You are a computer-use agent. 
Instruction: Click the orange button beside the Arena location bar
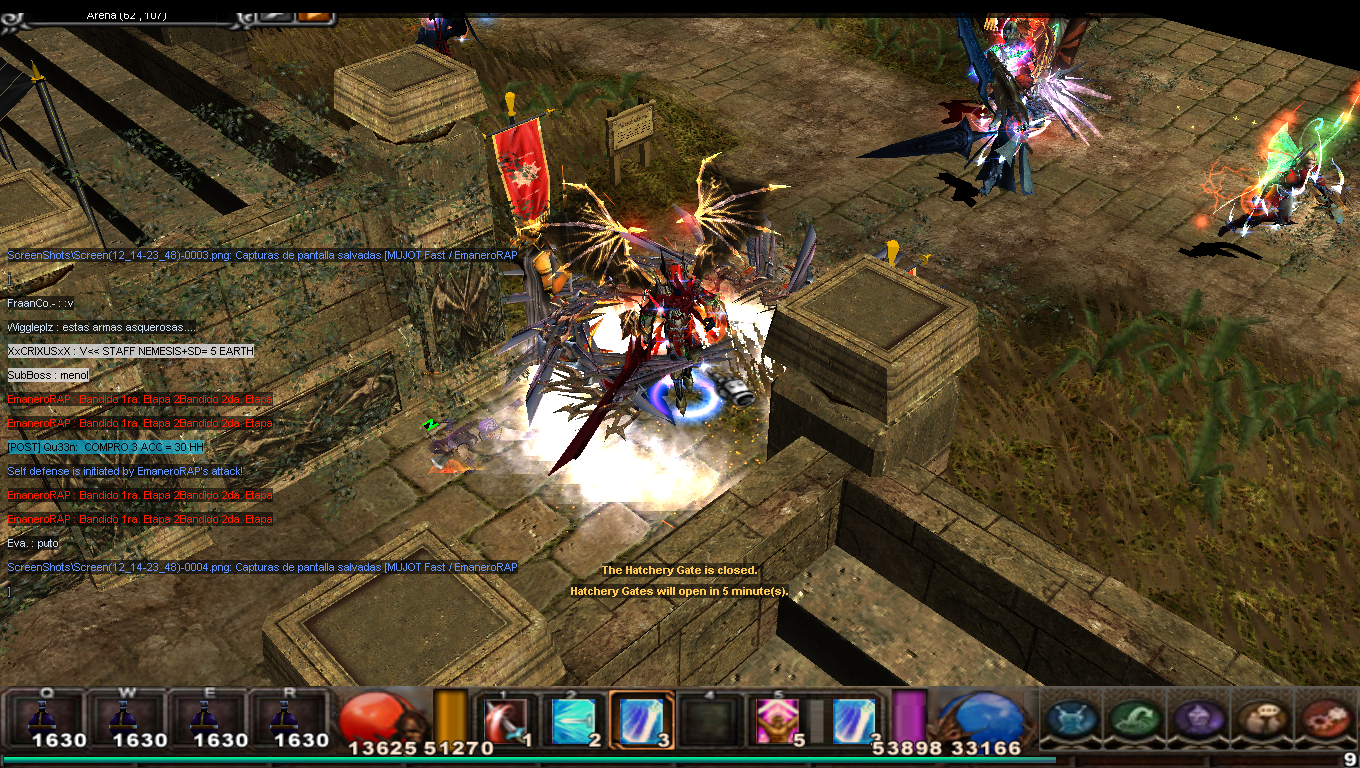coord(315,14)
